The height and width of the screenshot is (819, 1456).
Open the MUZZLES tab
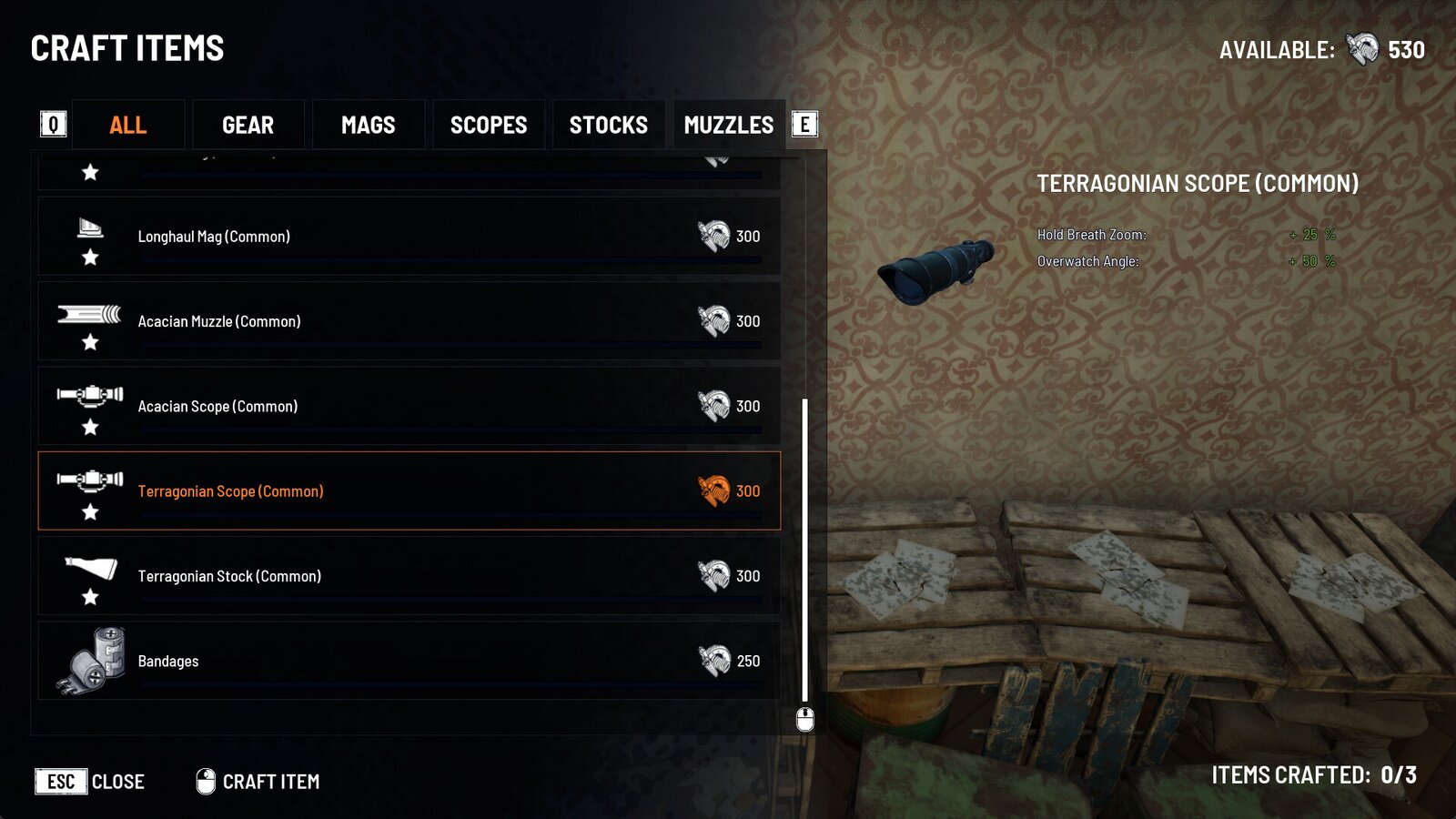click(728, 125)
